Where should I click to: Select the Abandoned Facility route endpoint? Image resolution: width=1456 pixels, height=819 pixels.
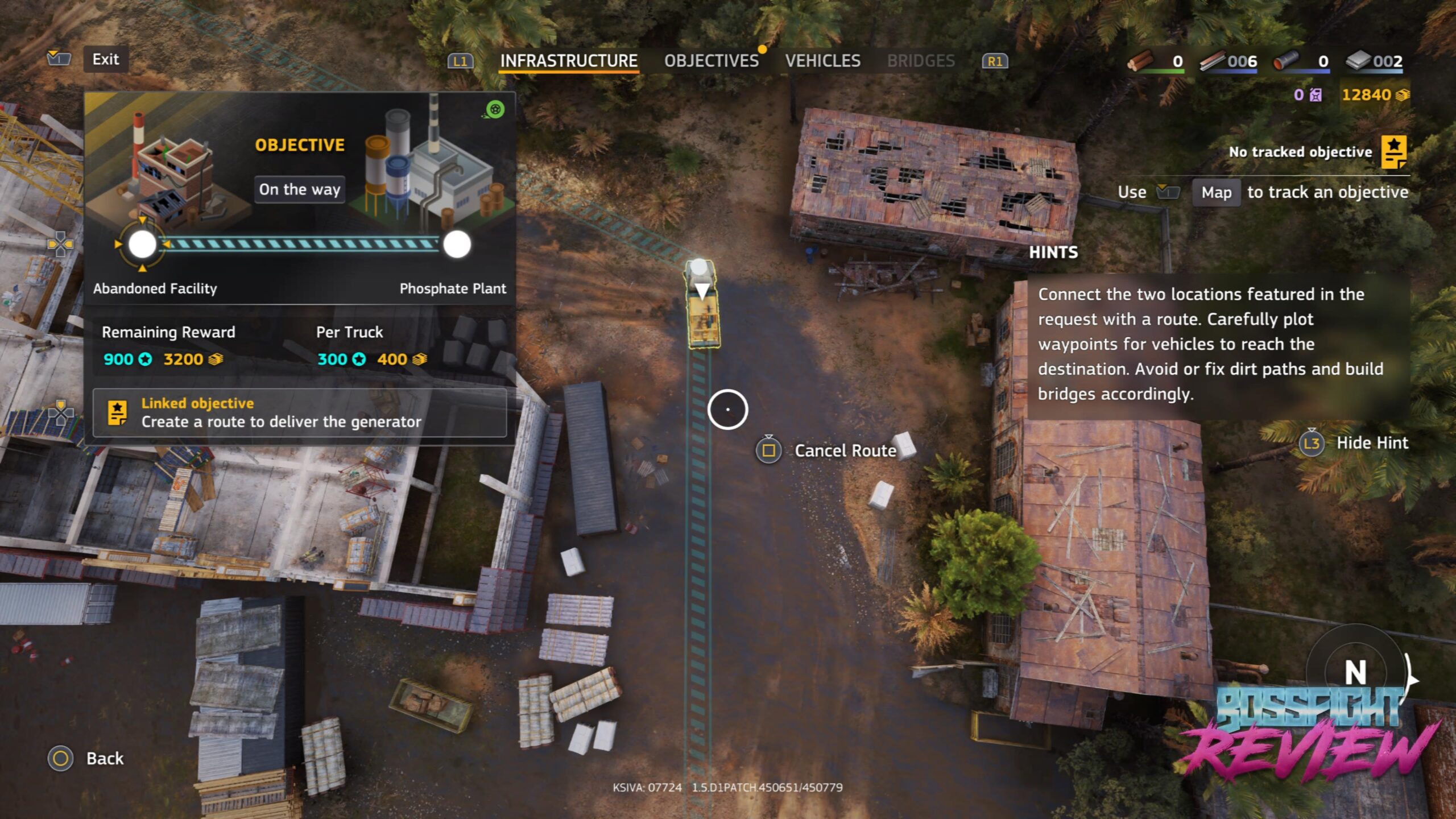(x=142, y=245)
